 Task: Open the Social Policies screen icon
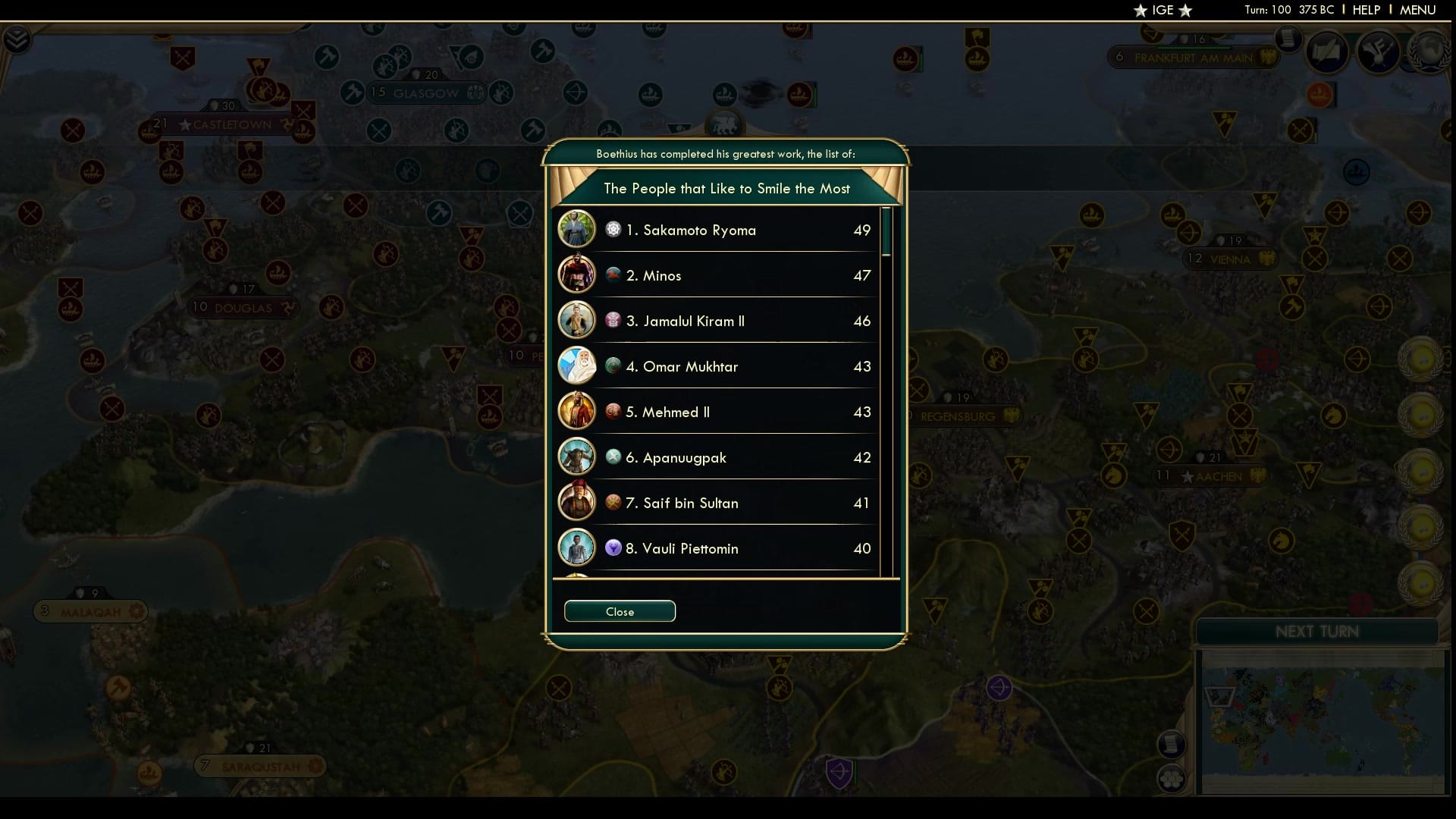tap(1326, 52)
